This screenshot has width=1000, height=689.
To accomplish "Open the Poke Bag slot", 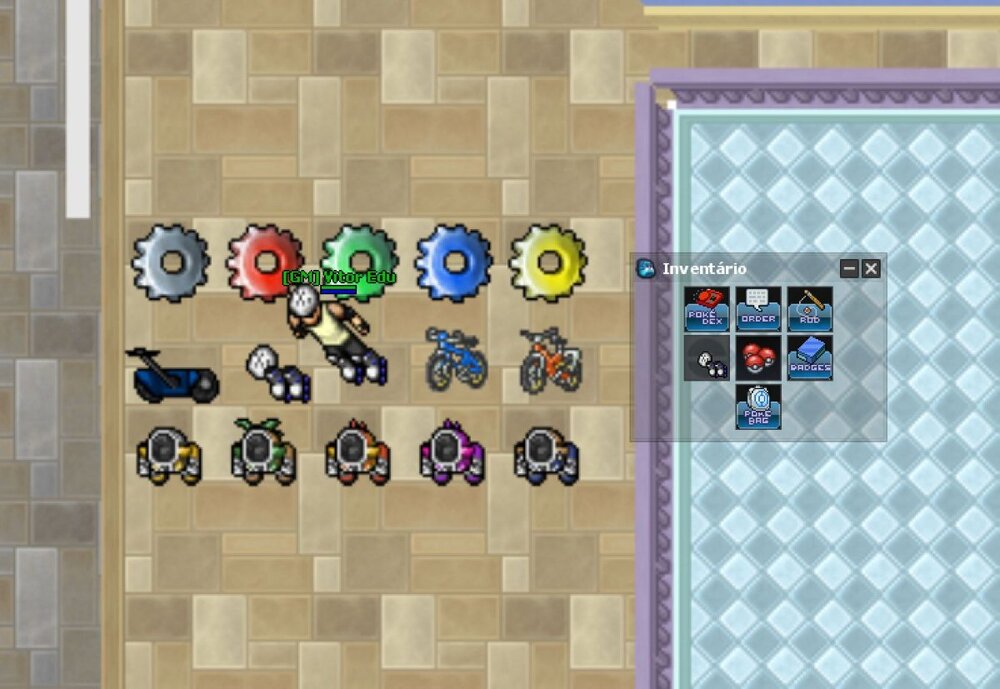I will click(758, 407).
